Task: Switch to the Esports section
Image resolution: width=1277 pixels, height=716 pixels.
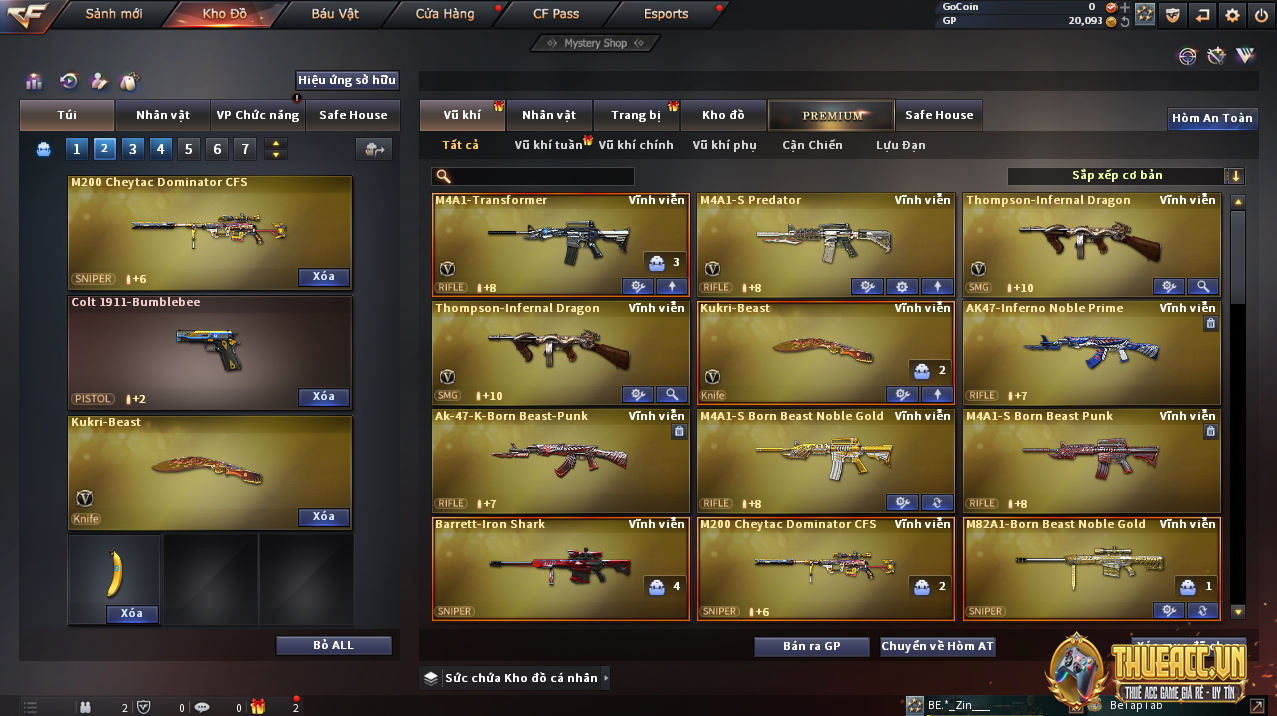Action: pos(666,14)
